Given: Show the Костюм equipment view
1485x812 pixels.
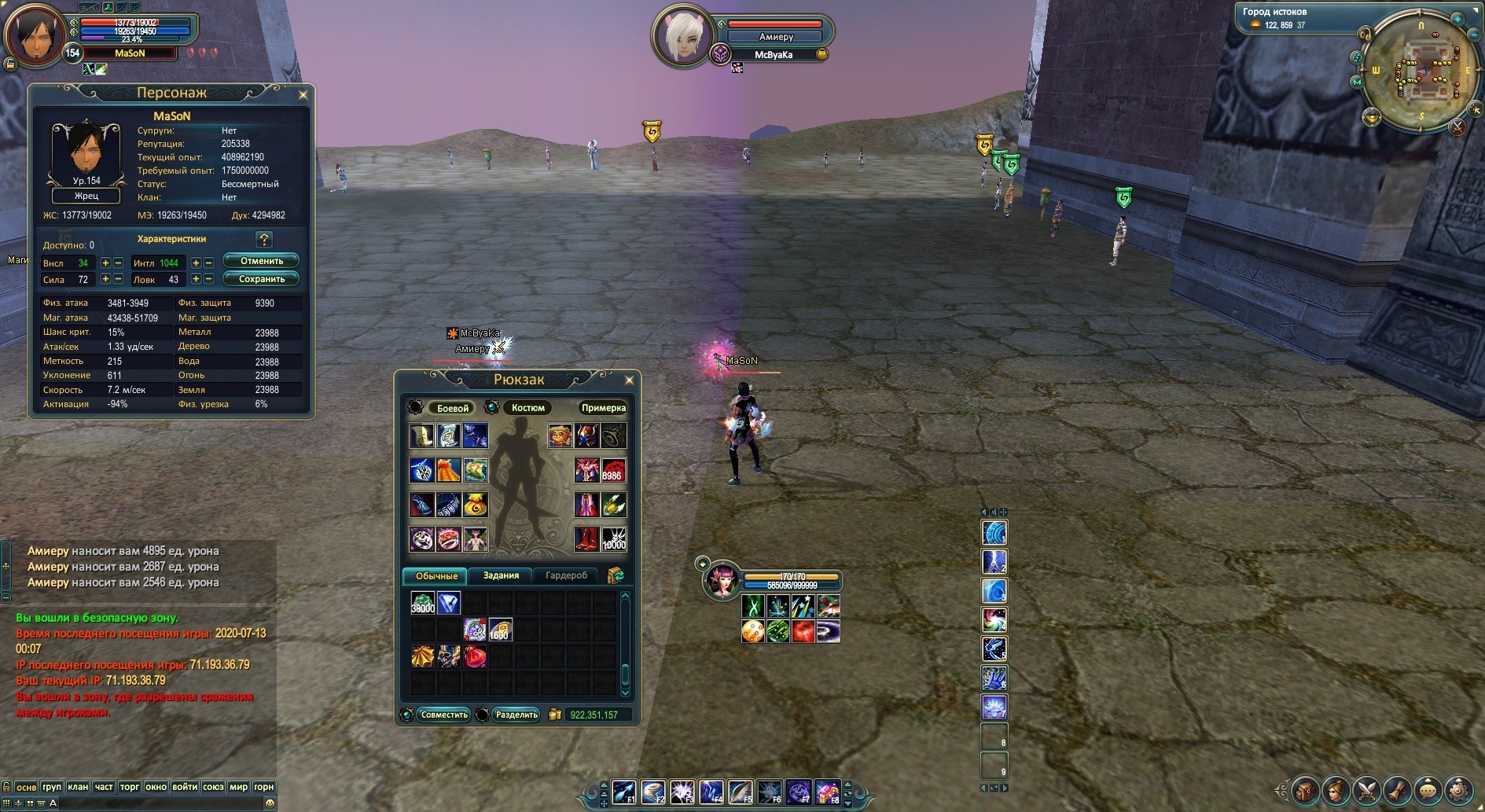Looking at the screenshot, I should (527, 408).
